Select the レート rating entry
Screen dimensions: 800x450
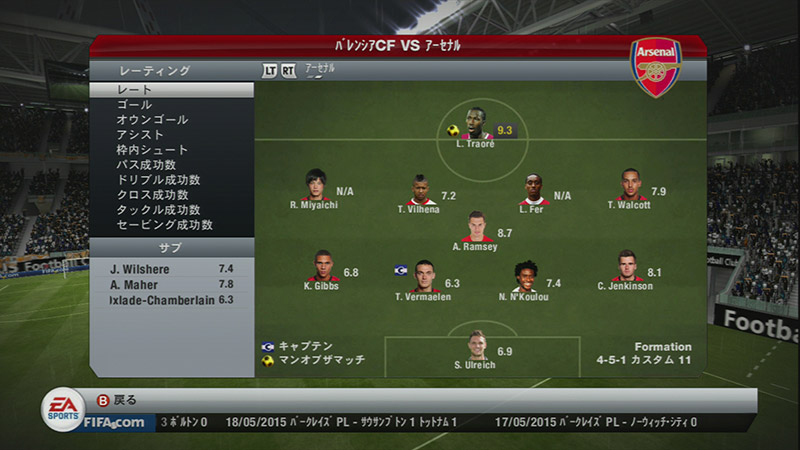click(170, 90)
